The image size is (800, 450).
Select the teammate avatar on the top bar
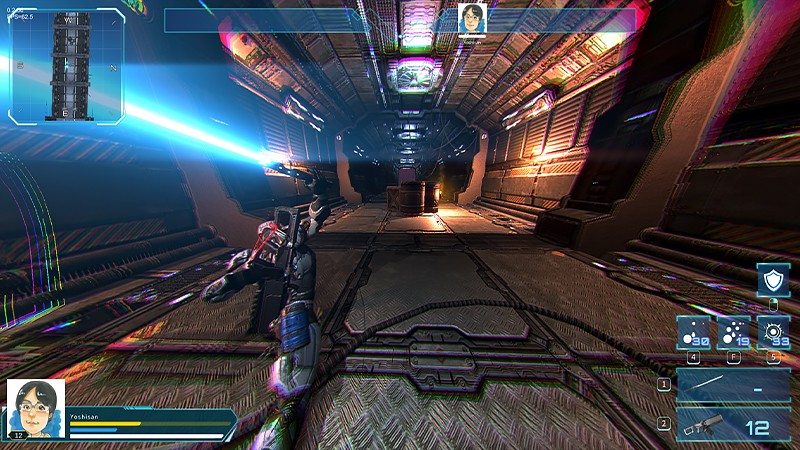pyautogui.click(x=471, y=18)
